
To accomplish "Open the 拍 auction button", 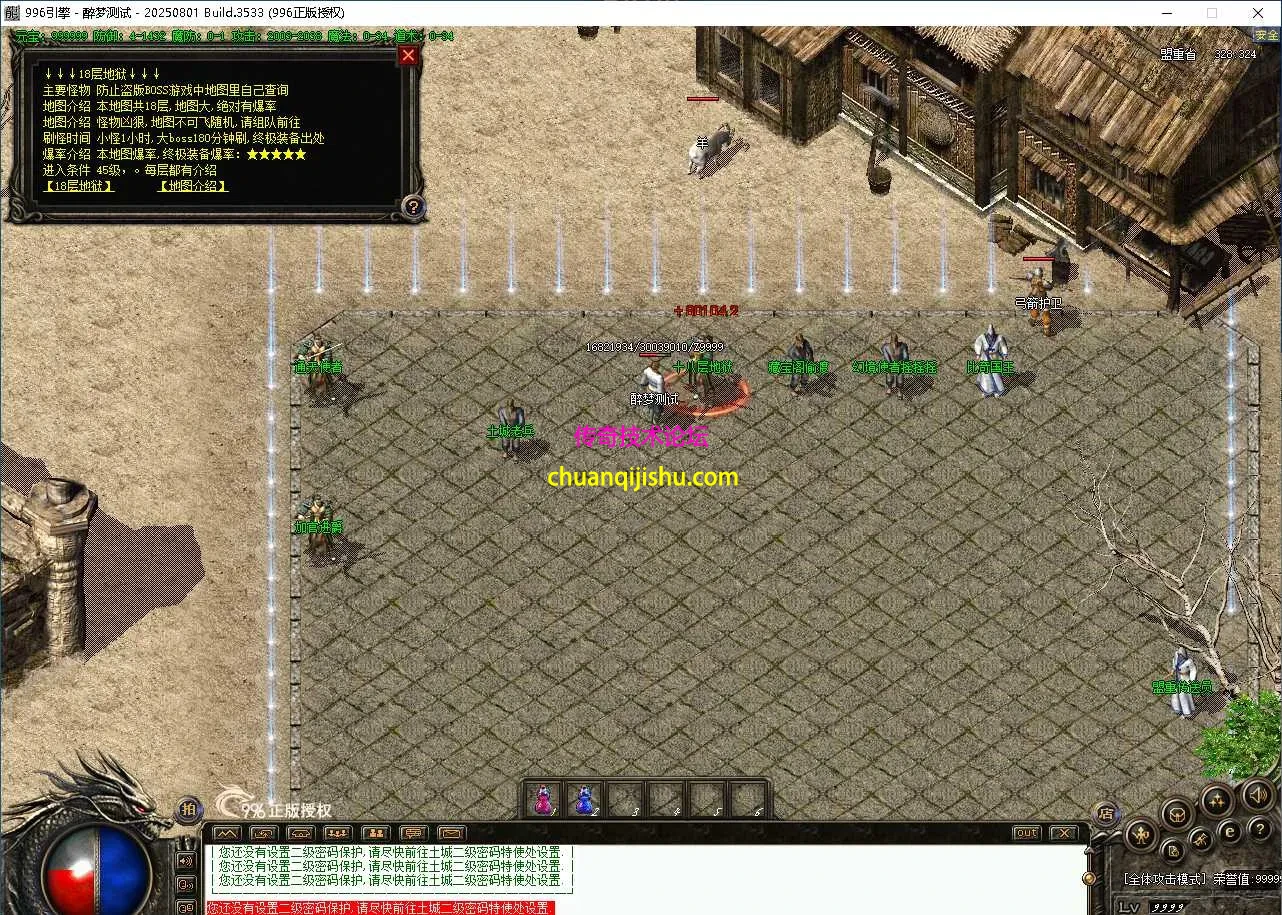I will 188,810.
